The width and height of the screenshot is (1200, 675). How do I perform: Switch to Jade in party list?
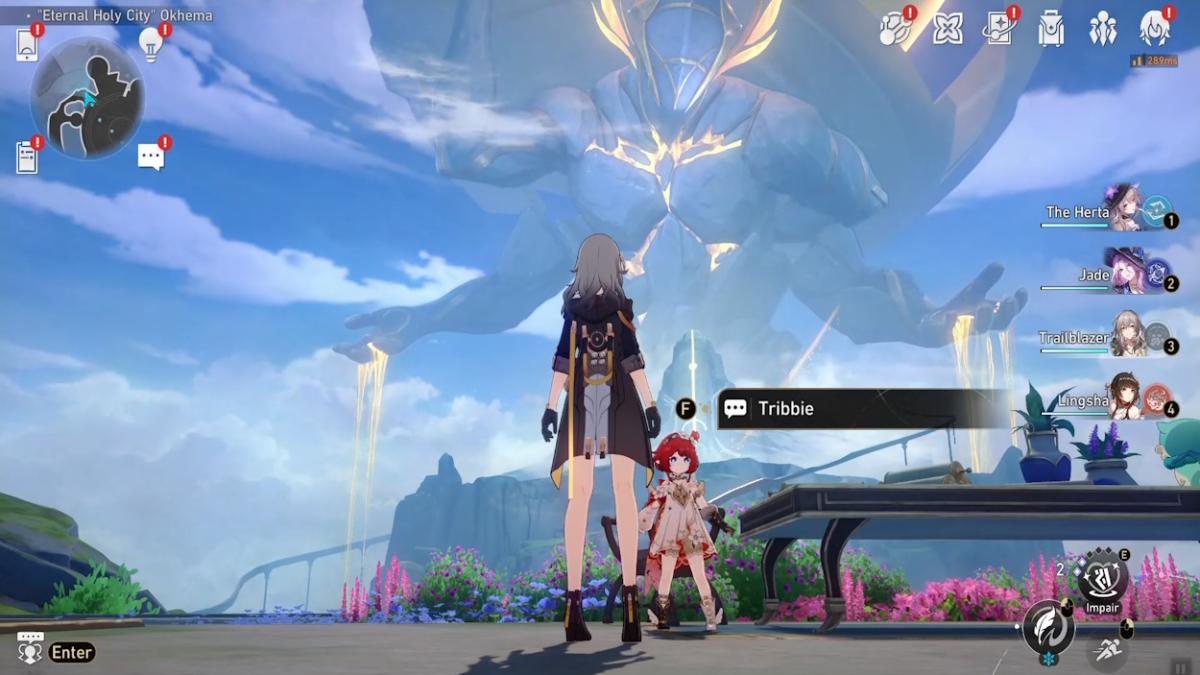(x=1125, y=272)
